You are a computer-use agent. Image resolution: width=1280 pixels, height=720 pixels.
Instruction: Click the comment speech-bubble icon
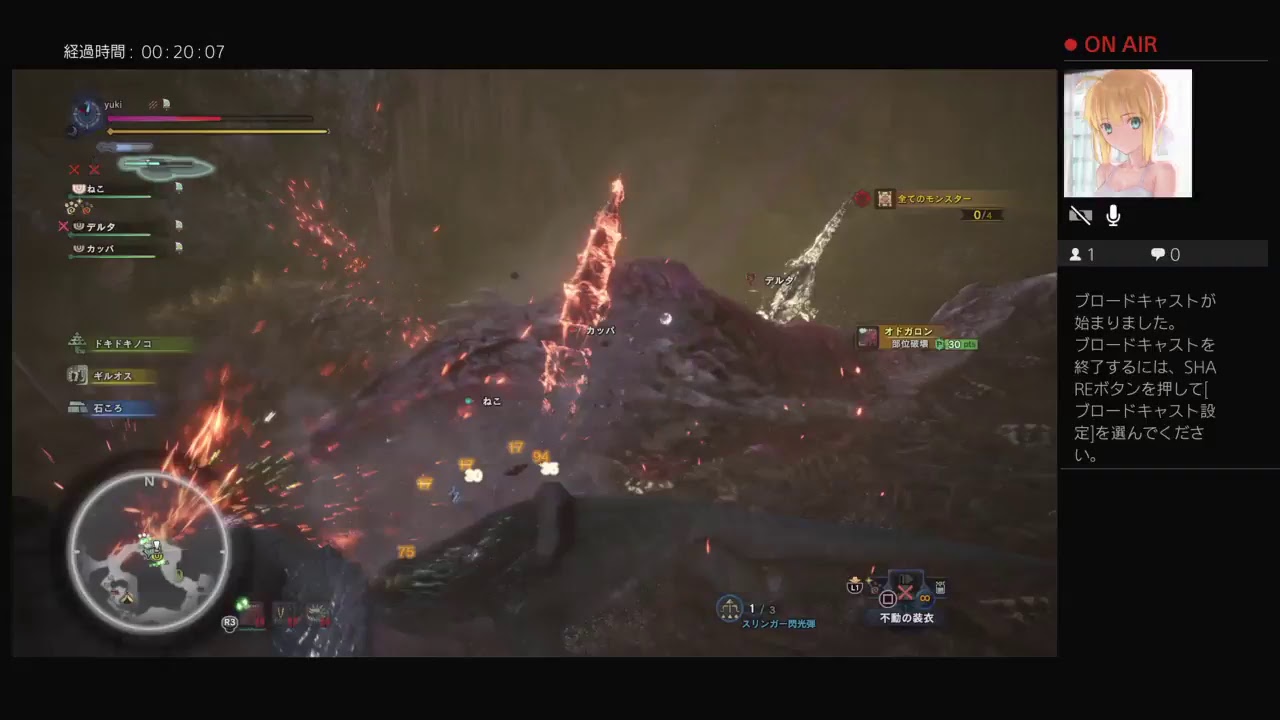1156,254
